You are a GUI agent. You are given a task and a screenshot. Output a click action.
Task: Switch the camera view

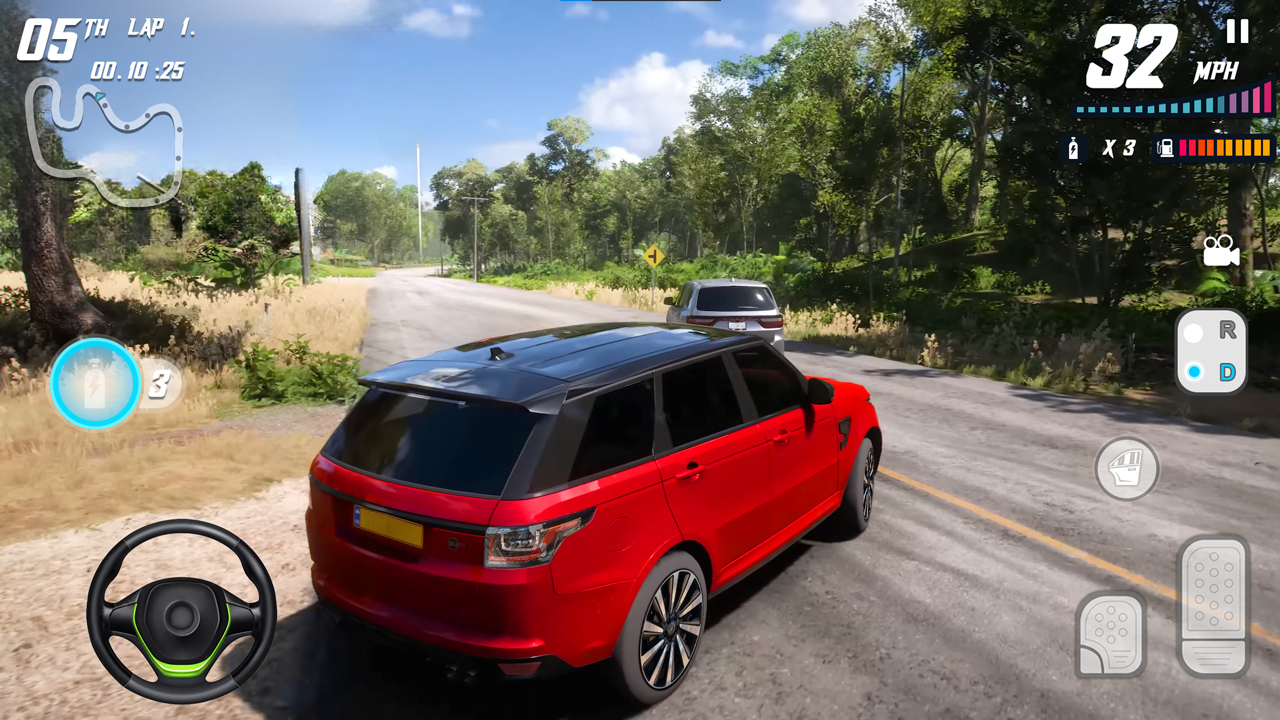point(1221,251)
